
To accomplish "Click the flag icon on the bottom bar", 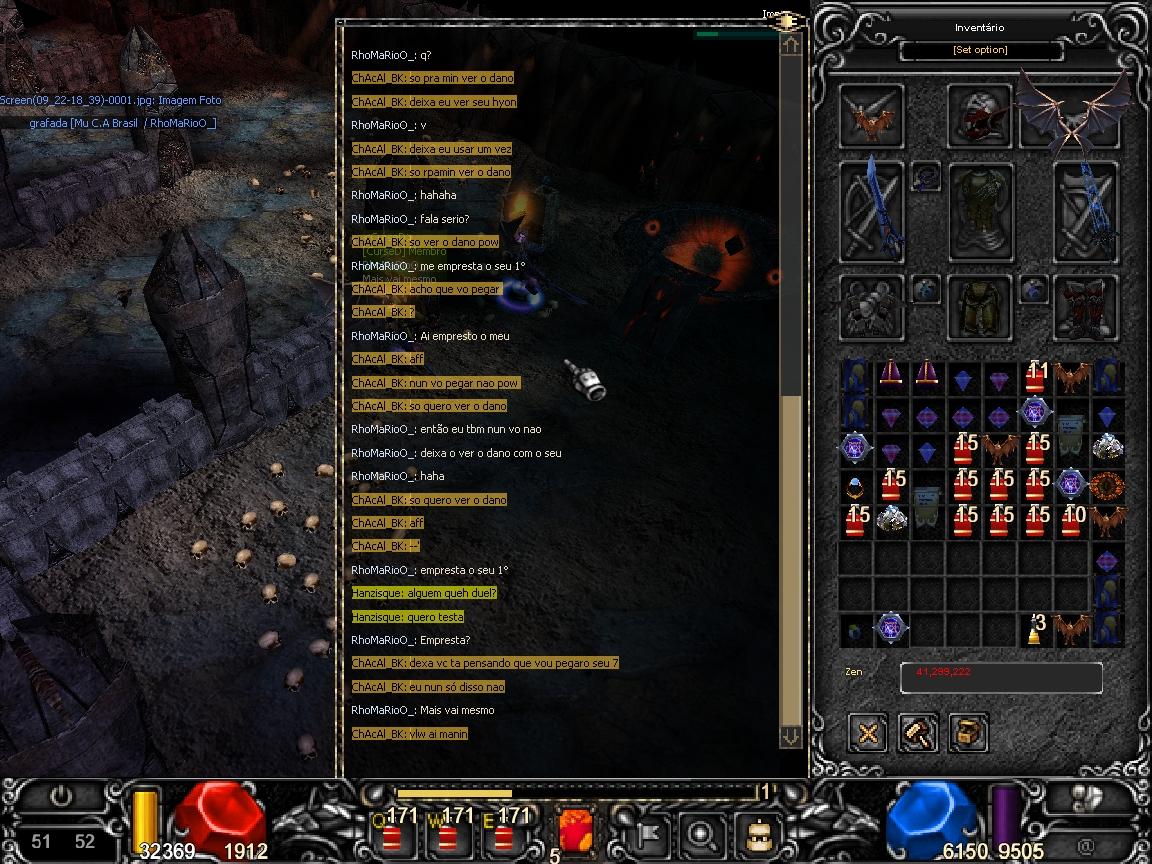I will point(645,833).
